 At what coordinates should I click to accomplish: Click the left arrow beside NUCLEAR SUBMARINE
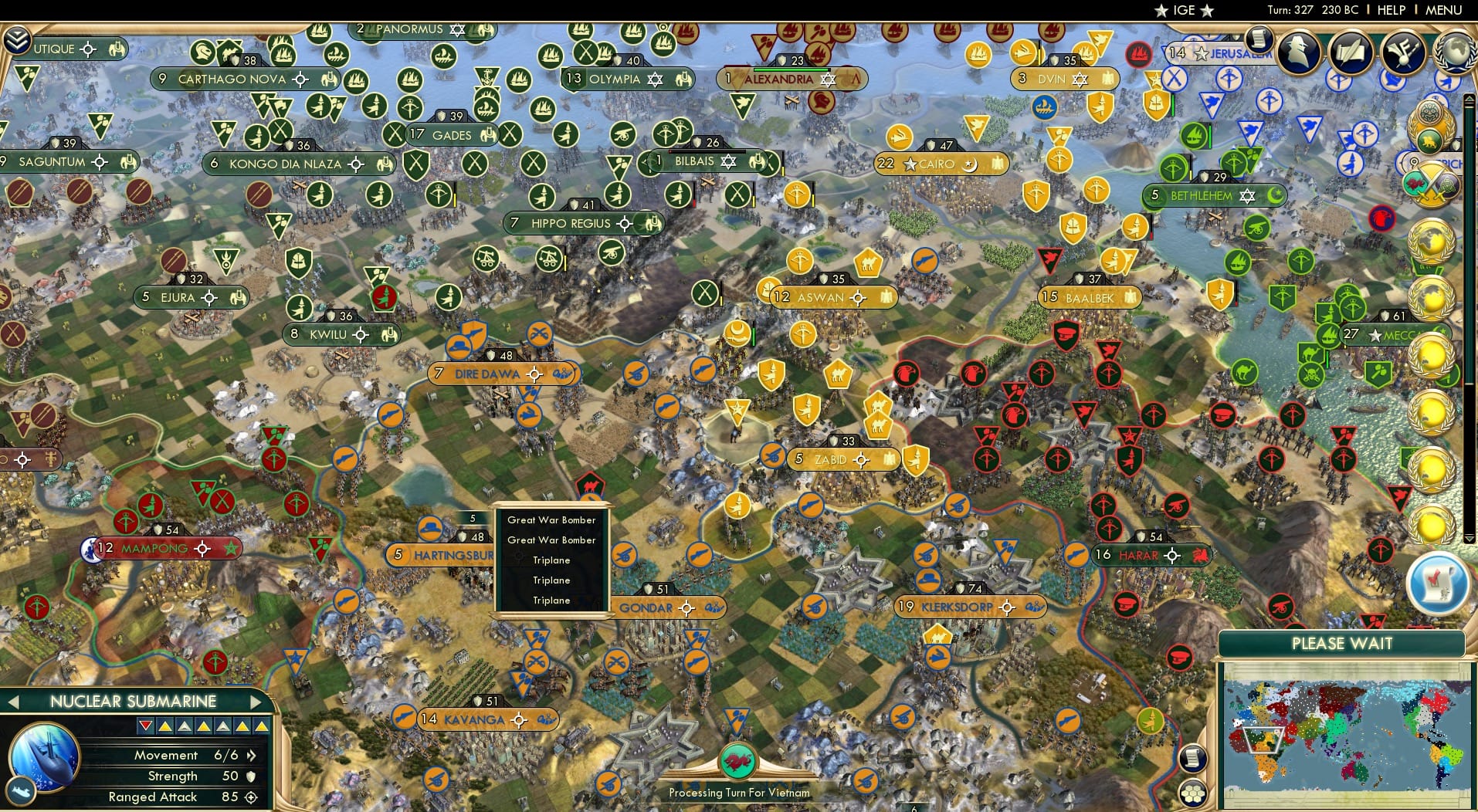coord(12,702)
